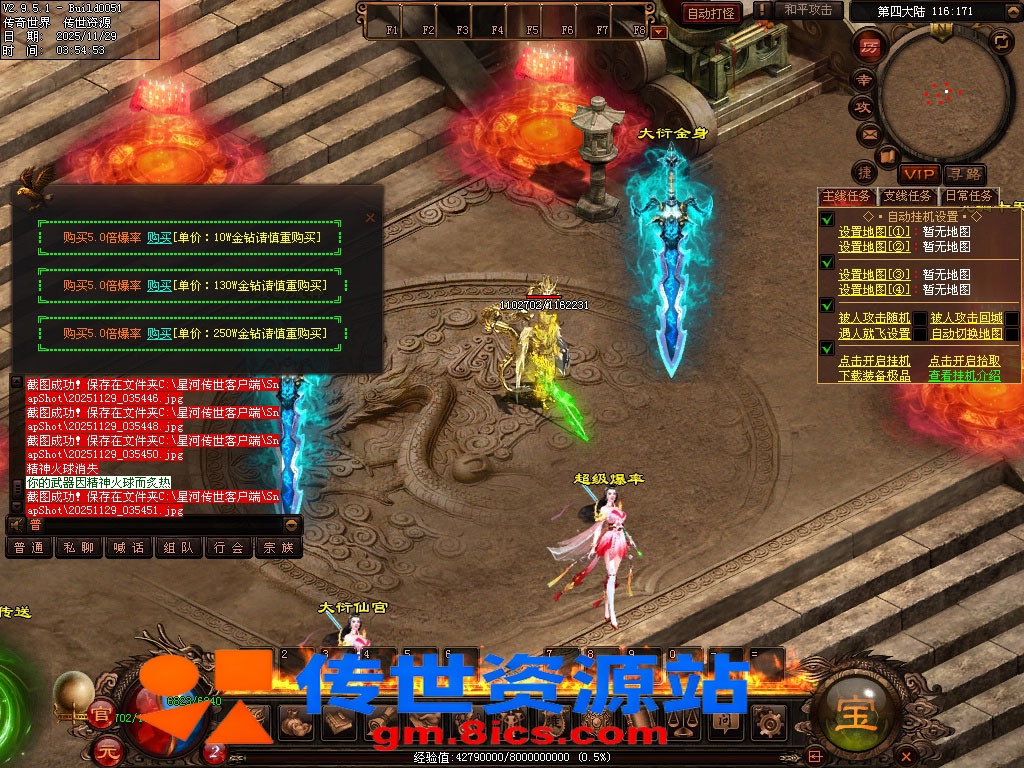Click the 设置地图[①] link

874,232
